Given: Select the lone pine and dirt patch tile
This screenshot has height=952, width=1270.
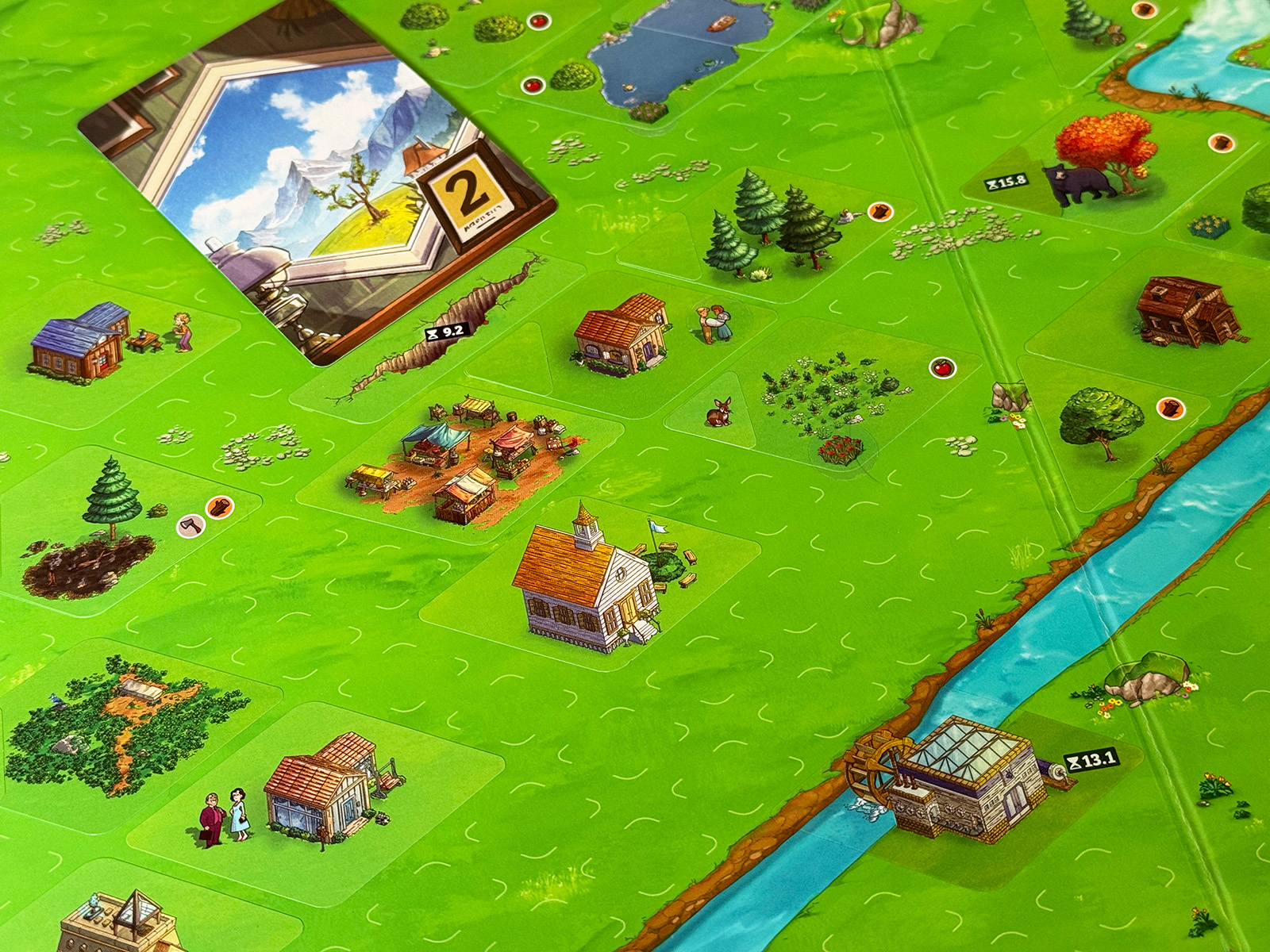Looking at the screenshot, I should [103, 532].
